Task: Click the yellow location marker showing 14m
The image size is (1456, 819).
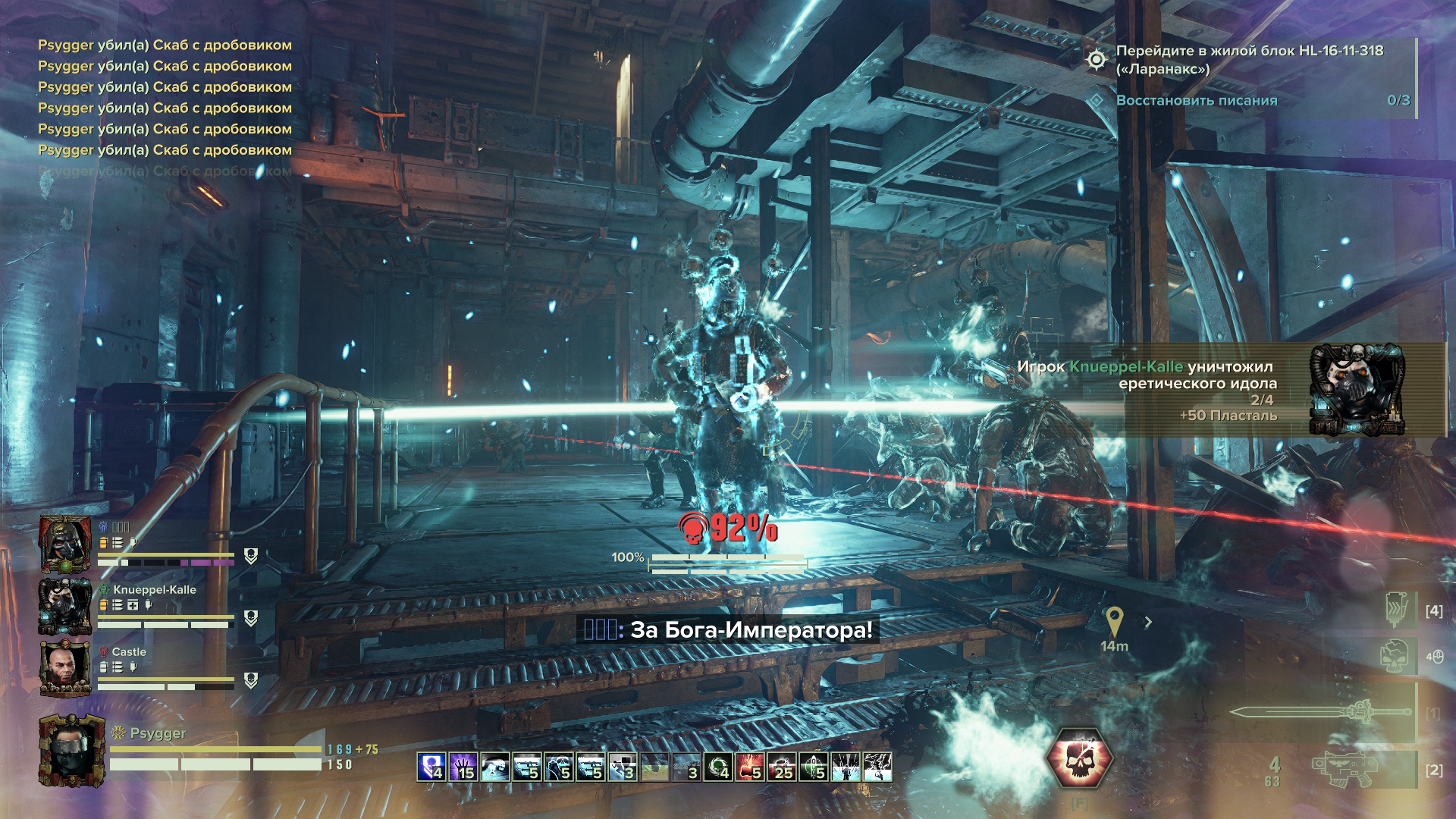Action: [x=1114, y=622]
